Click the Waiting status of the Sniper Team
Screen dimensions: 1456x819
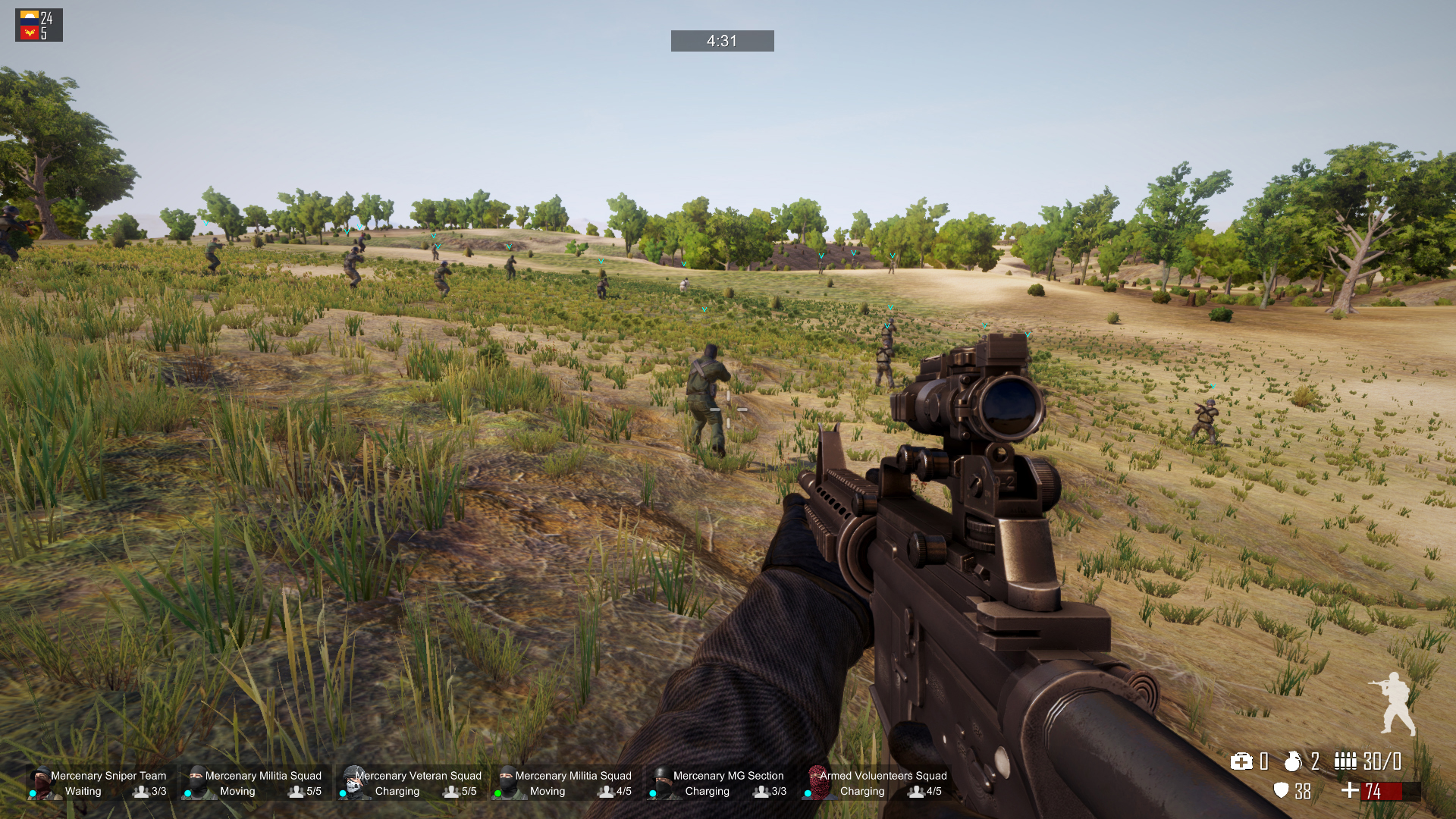83,792
